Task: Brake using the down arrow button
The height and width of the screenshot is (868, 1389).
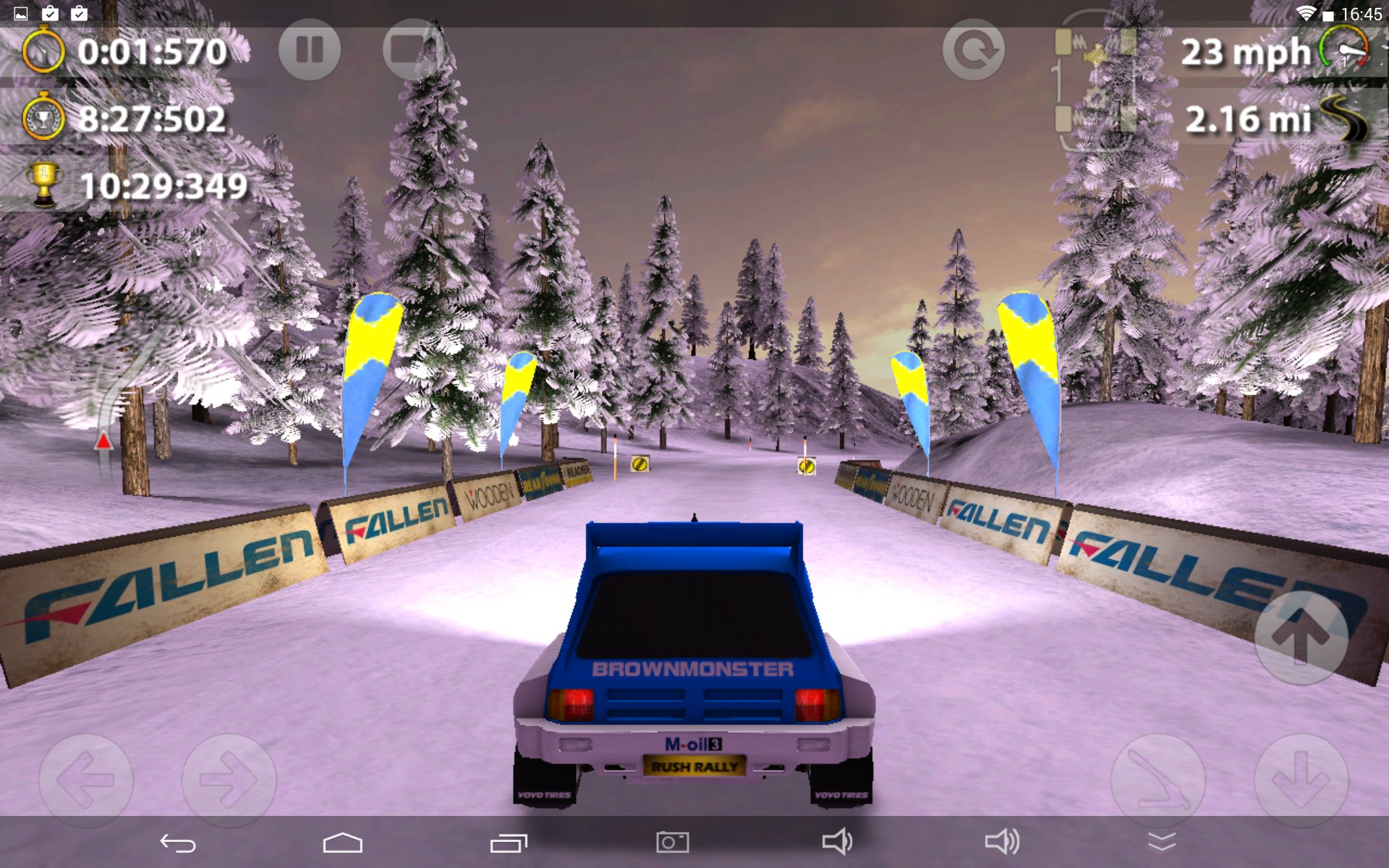Action: coord(1300,780)
